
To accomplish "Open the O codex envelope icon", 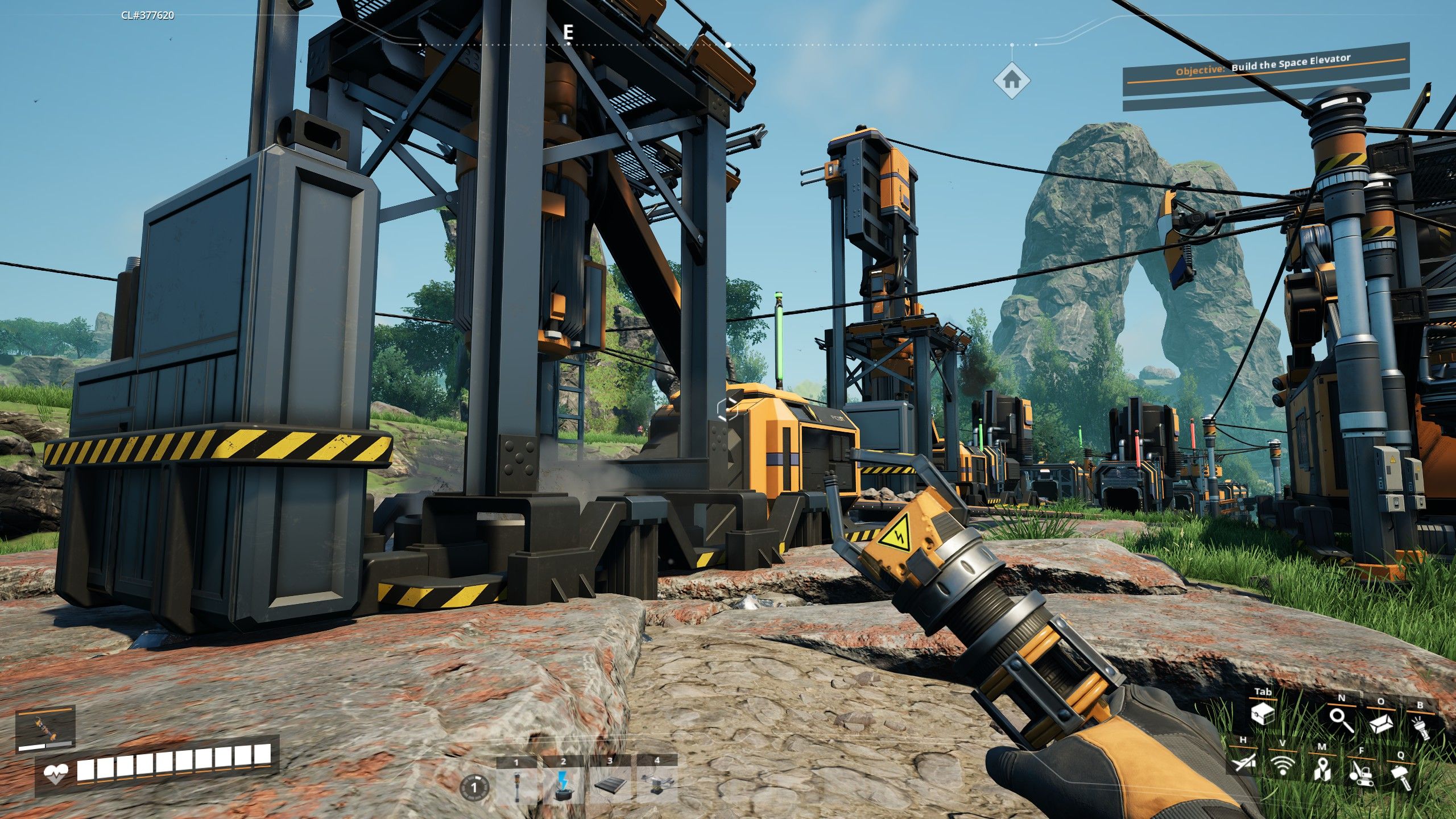I will (1381, 725).
